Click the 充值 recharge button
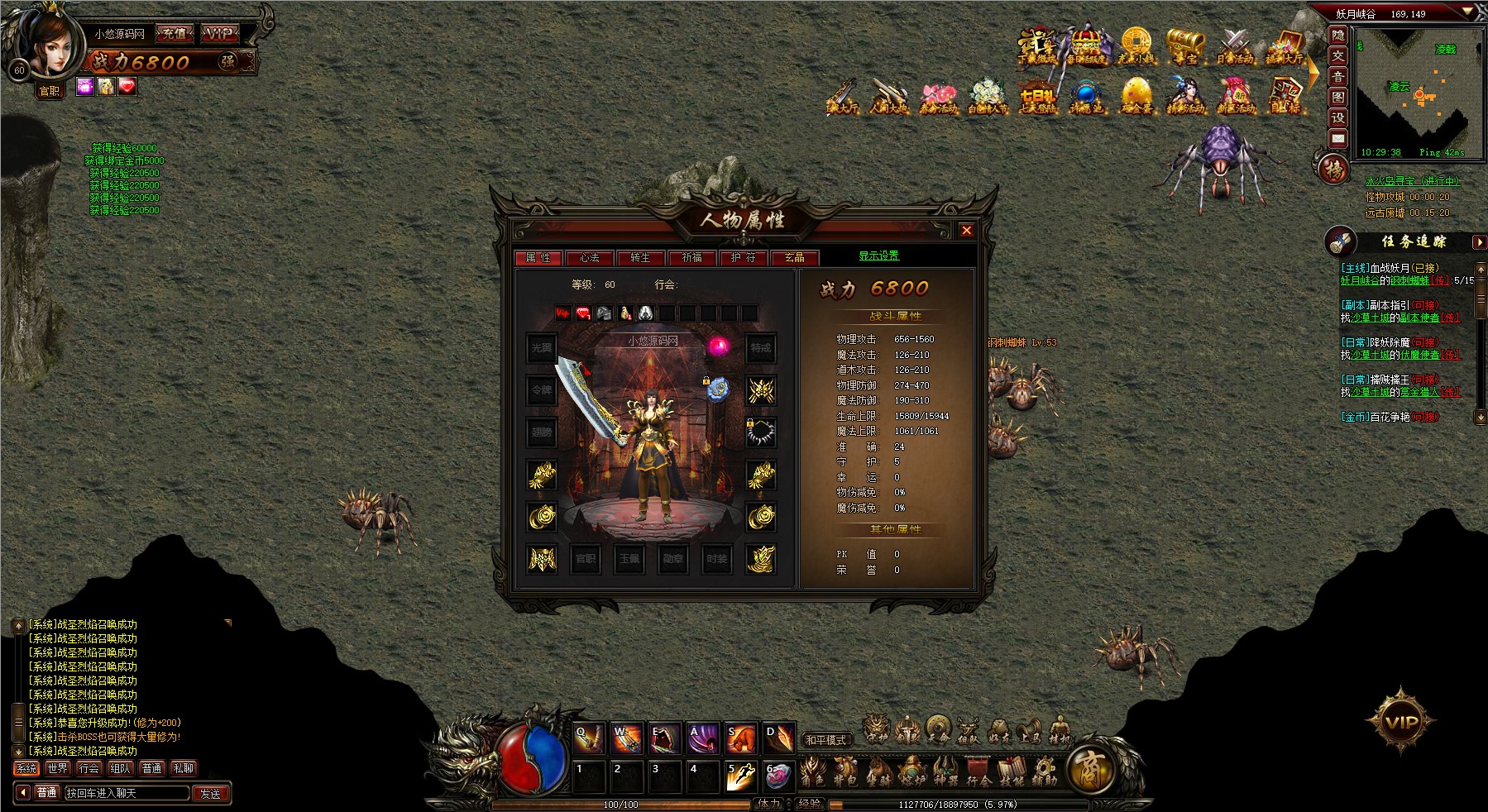 pyautogui.click(x=175, y=34)
